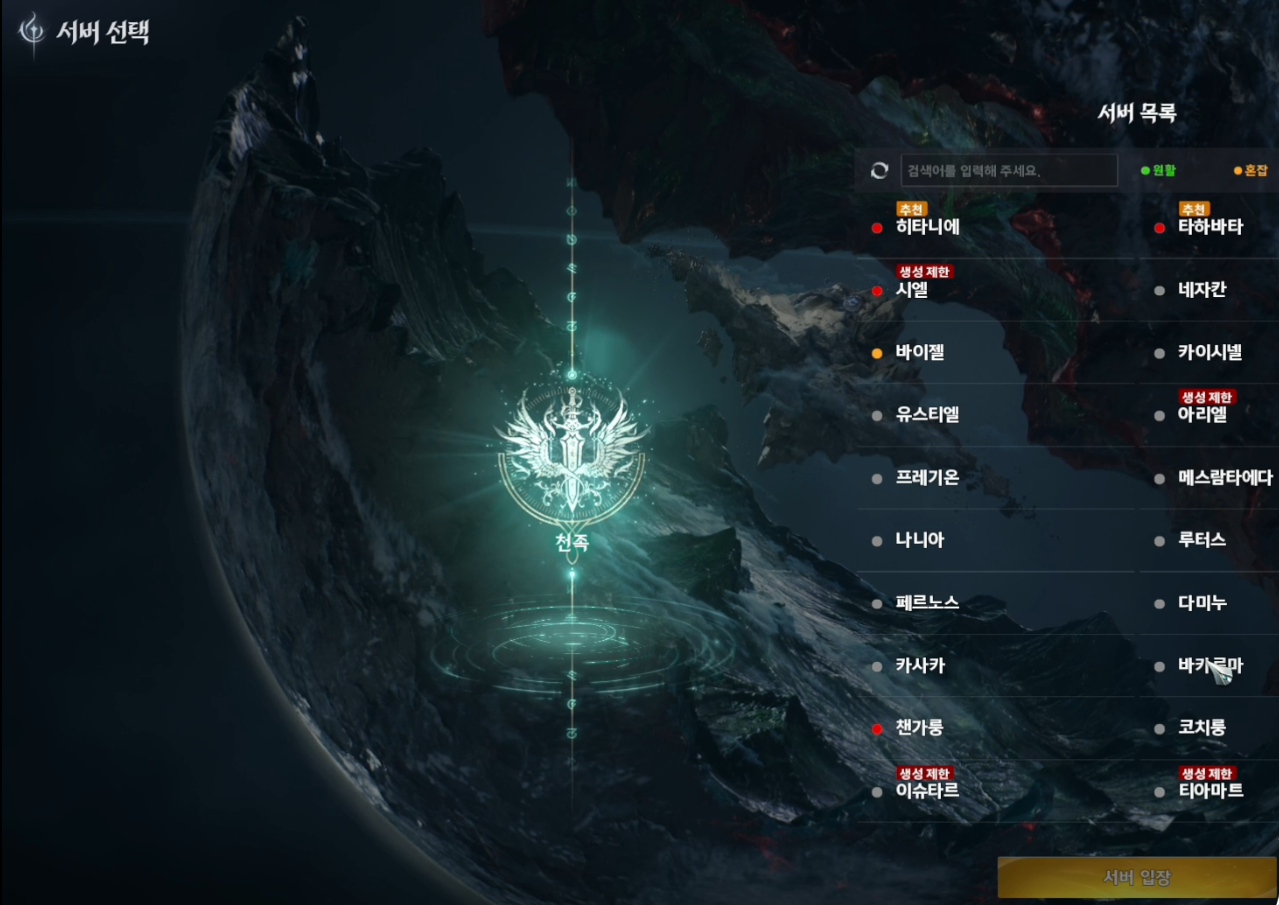This screenshot has width=1279, height=905.
Task: Choose the 메스람타에다 server
Action: (1225, 478)
